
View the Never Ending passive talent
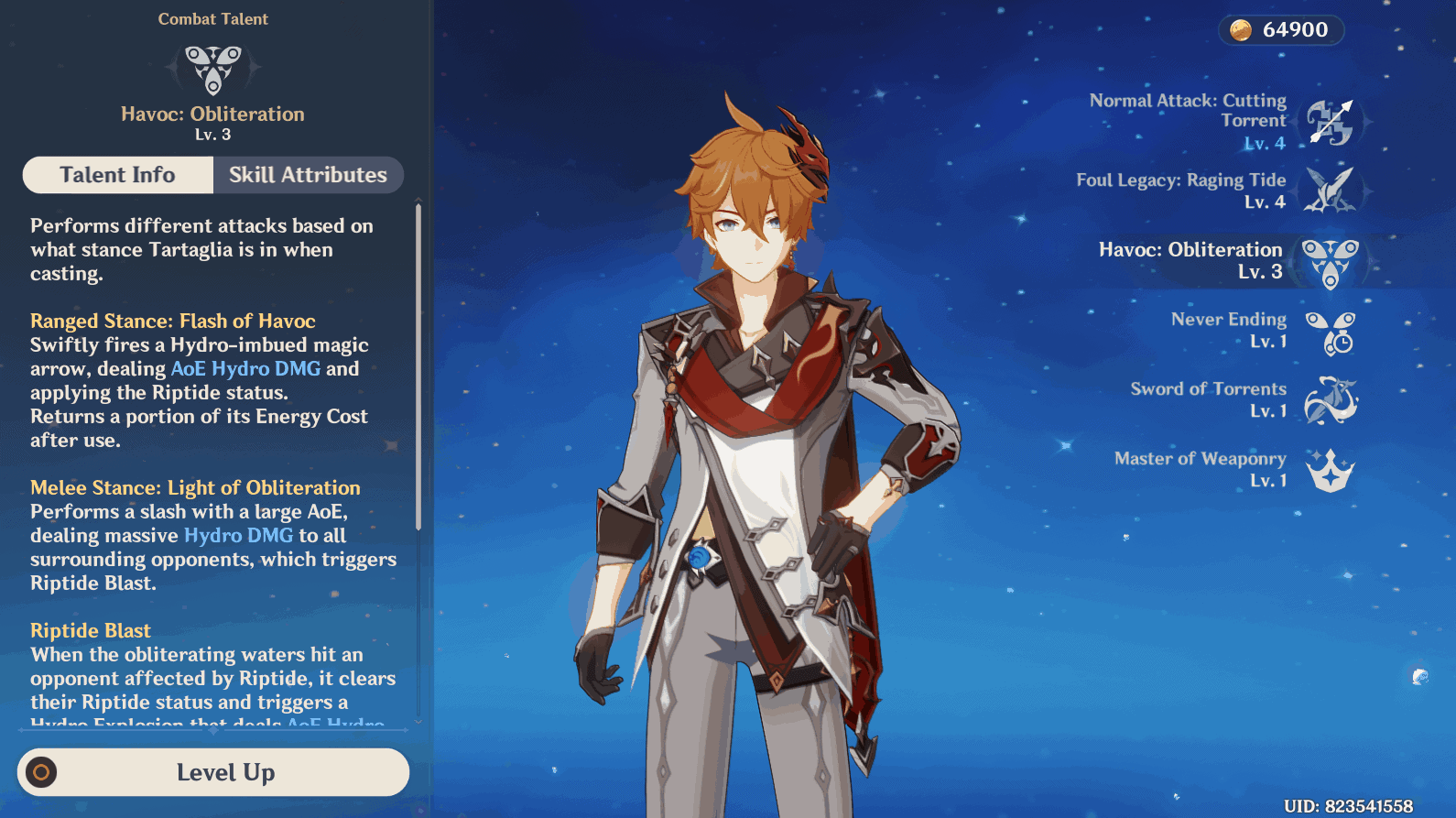pos(1330,332)
